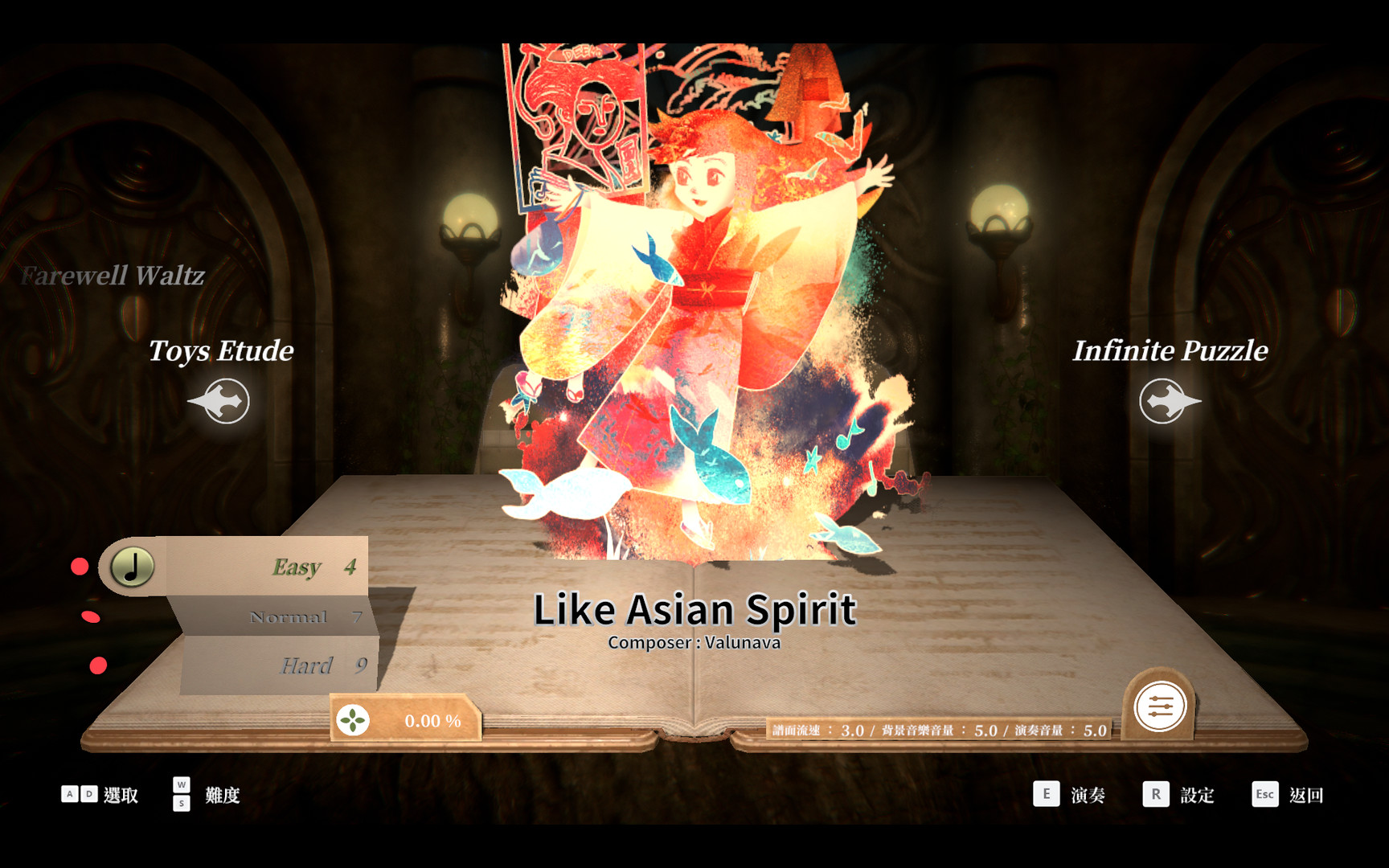The width and height of the screenshot is (1389, 868).
Task: Click the music note medallion beside Easy
Action: coord(131,565)
